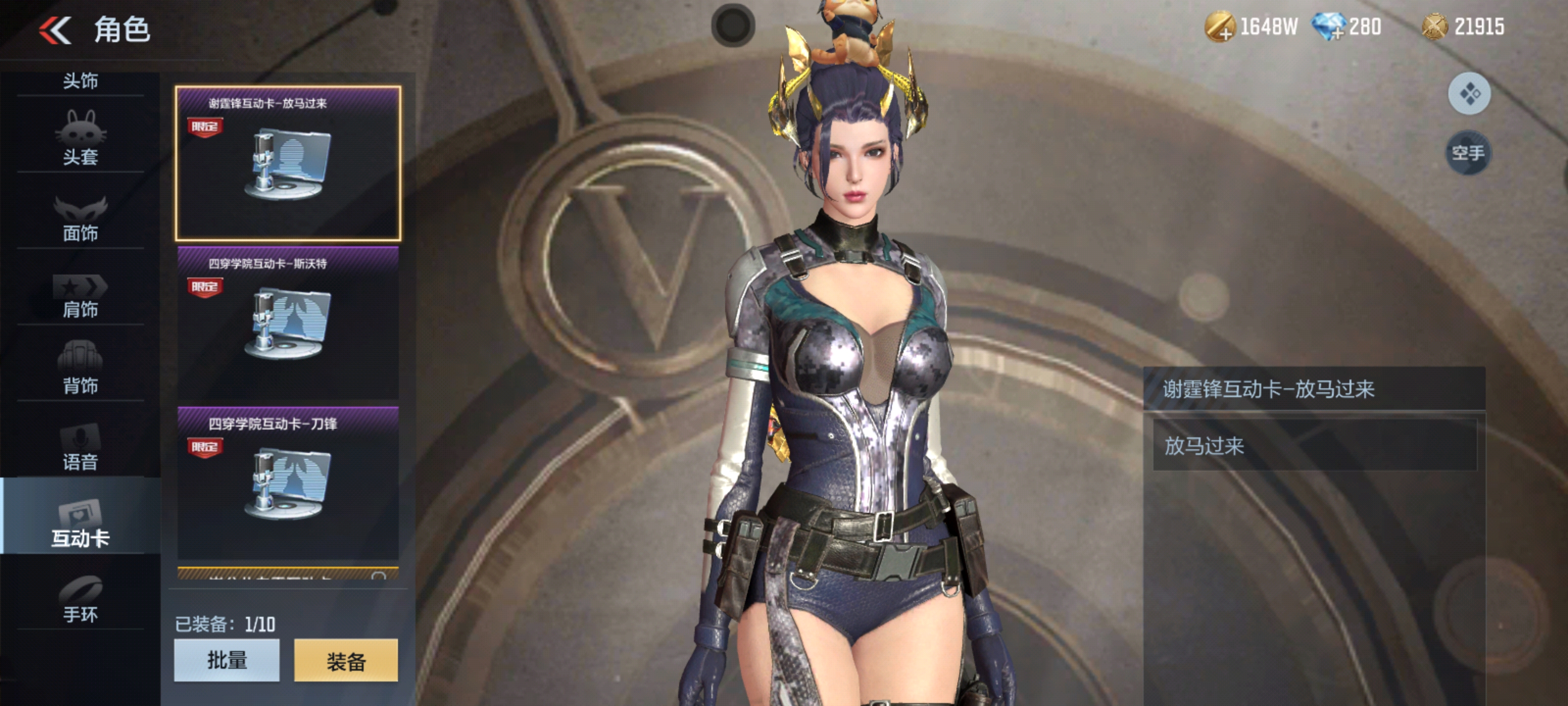Select the 谢霆锋互动卡-放马过来 card

pyautogui.click(x=288, y=163)
